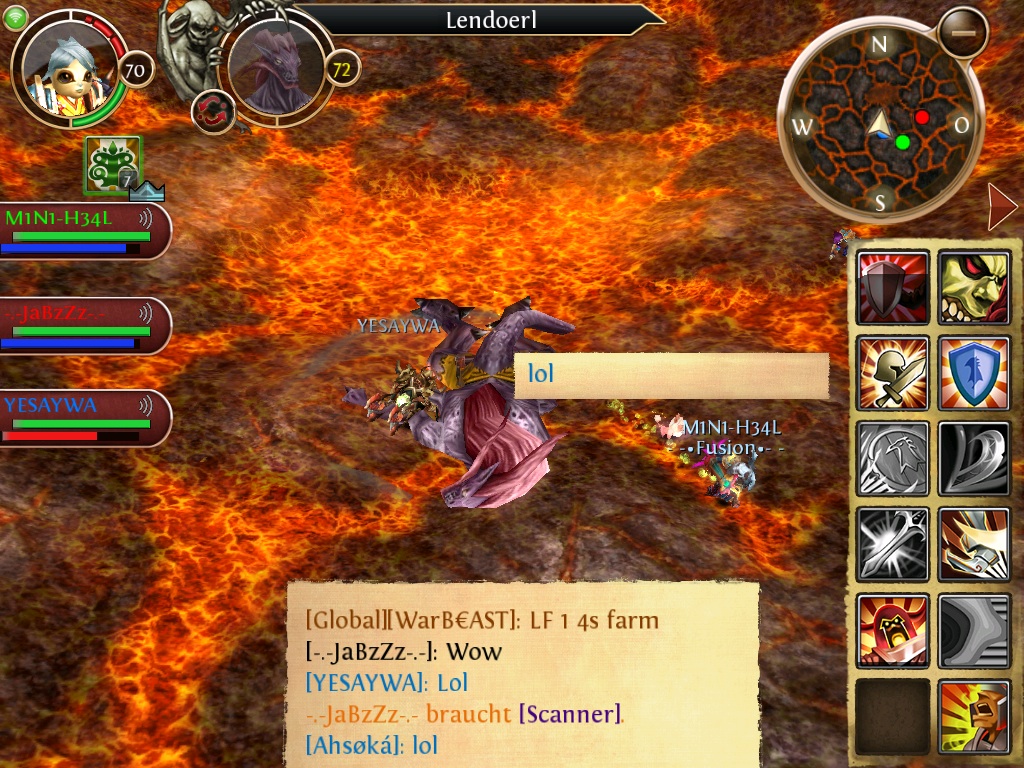Select party member YESAYWA frame

click(84, 417)
